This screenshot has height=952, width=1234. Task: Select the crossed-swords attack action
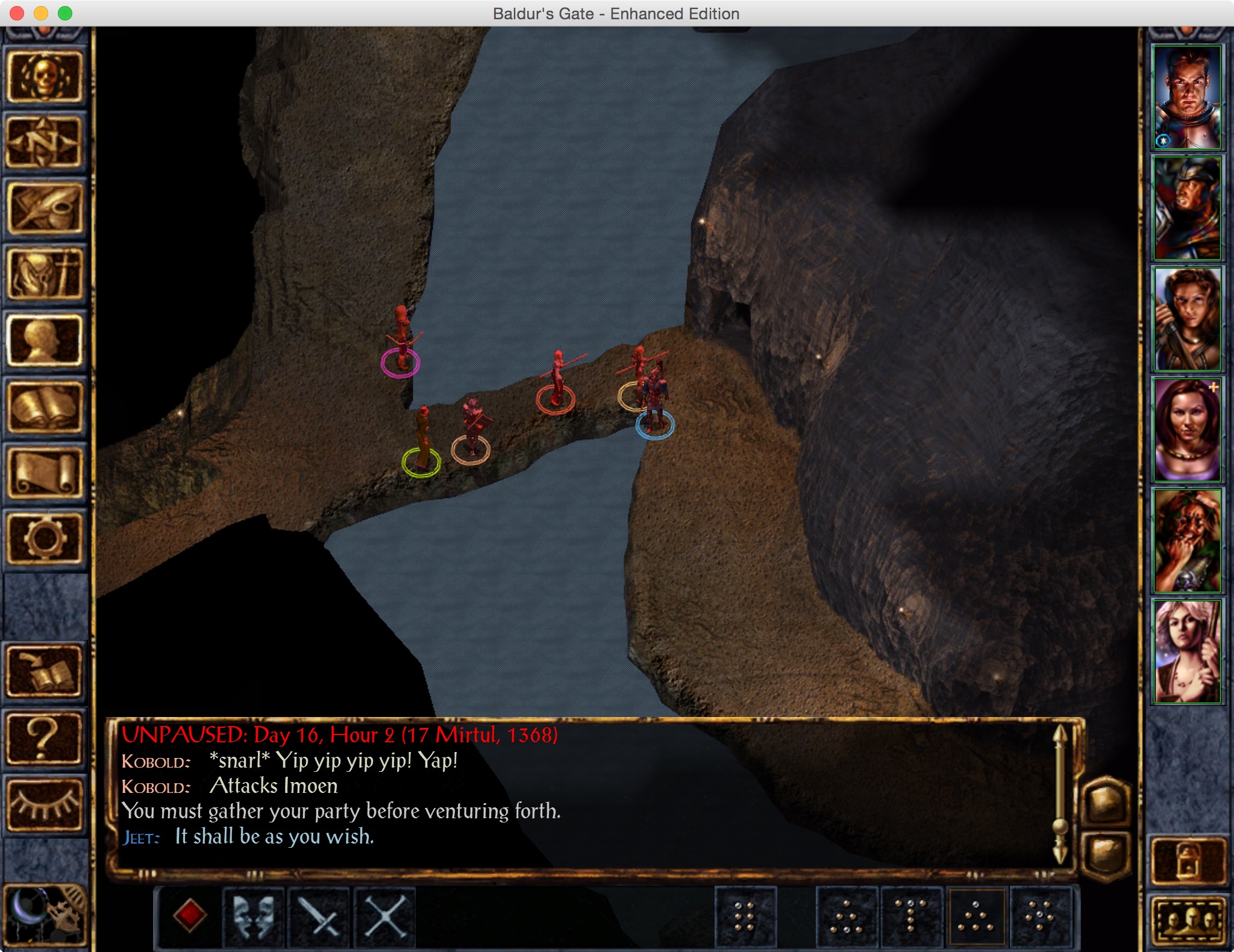tap(385, 916)
